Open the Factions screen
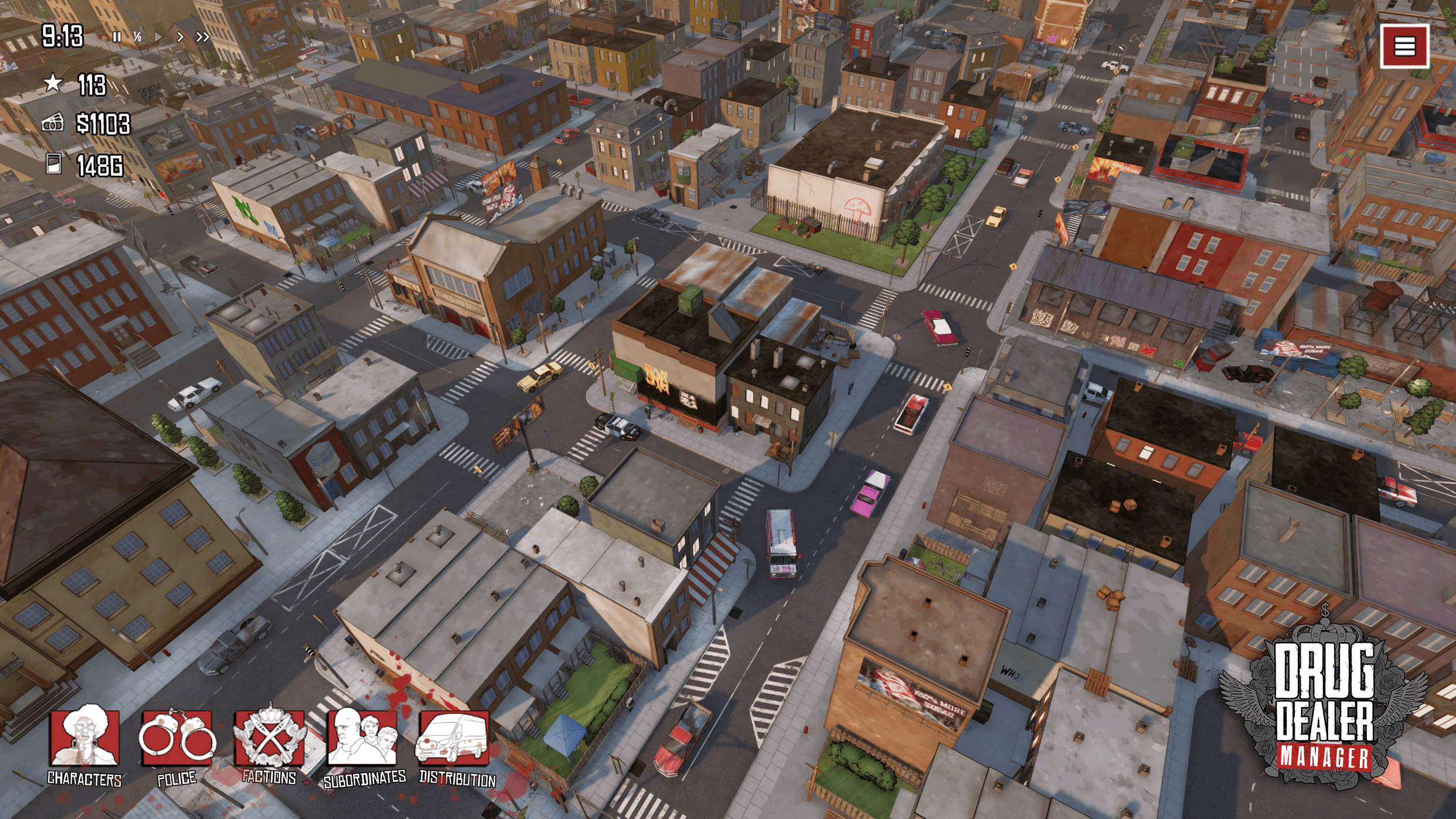The image size is (1456, 819). [x=270, y=739]
